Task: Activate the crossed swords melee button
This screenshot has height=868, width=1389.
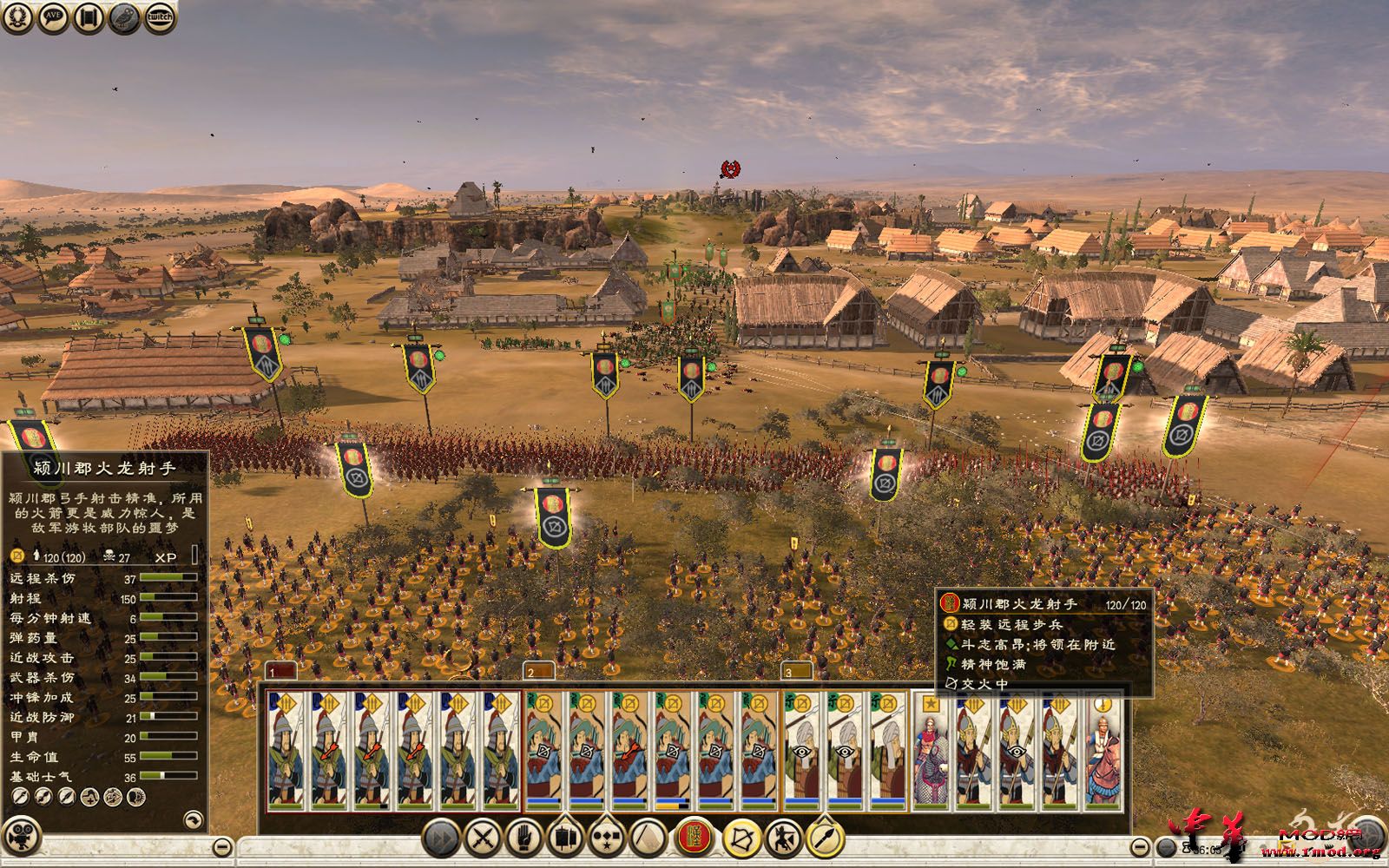Action: (482, 838)
